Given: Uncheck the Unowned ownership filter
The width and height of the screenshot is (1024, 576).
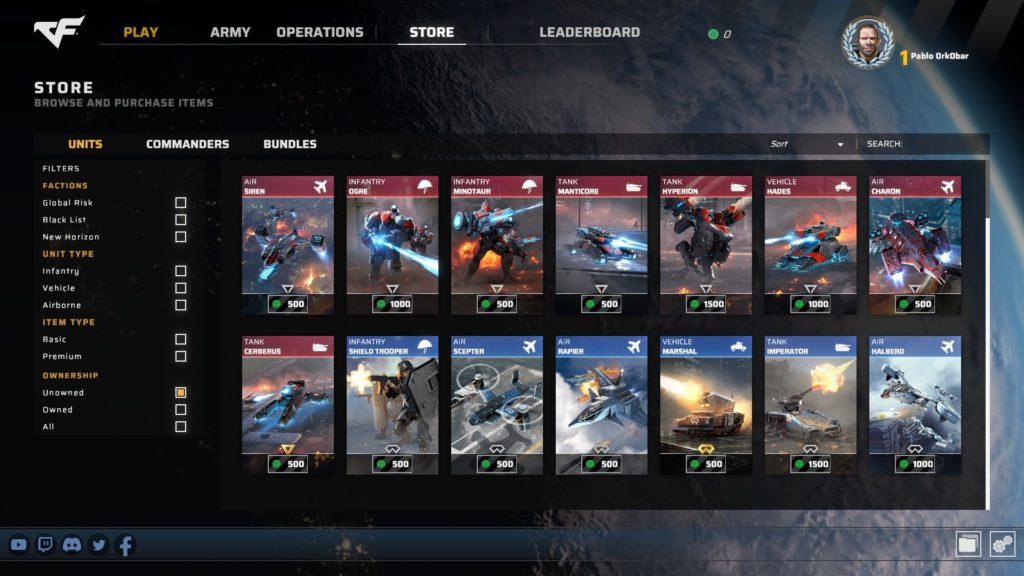Looking at the screenshot, I should pyautogui.click(x=181, y=393).
